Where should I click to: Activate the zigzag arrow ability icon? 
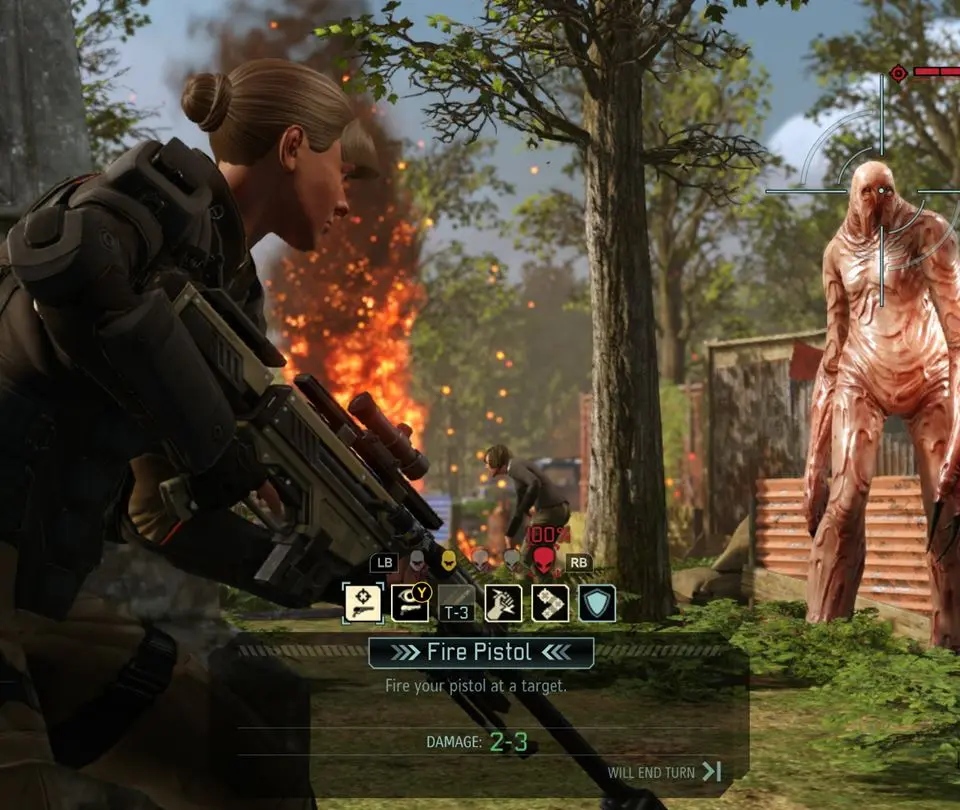pos(550,603)
